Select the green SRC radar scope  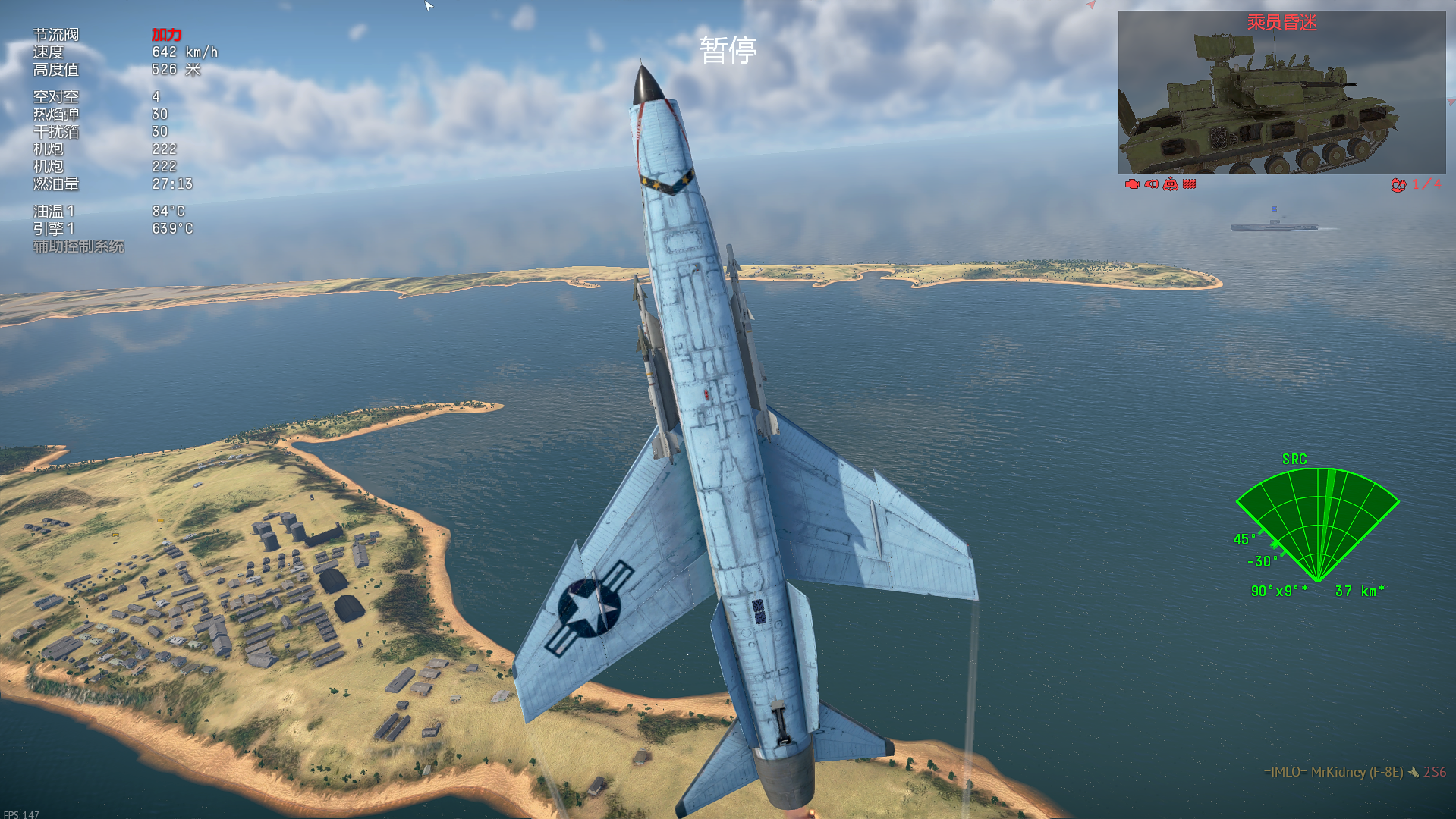1317,525
